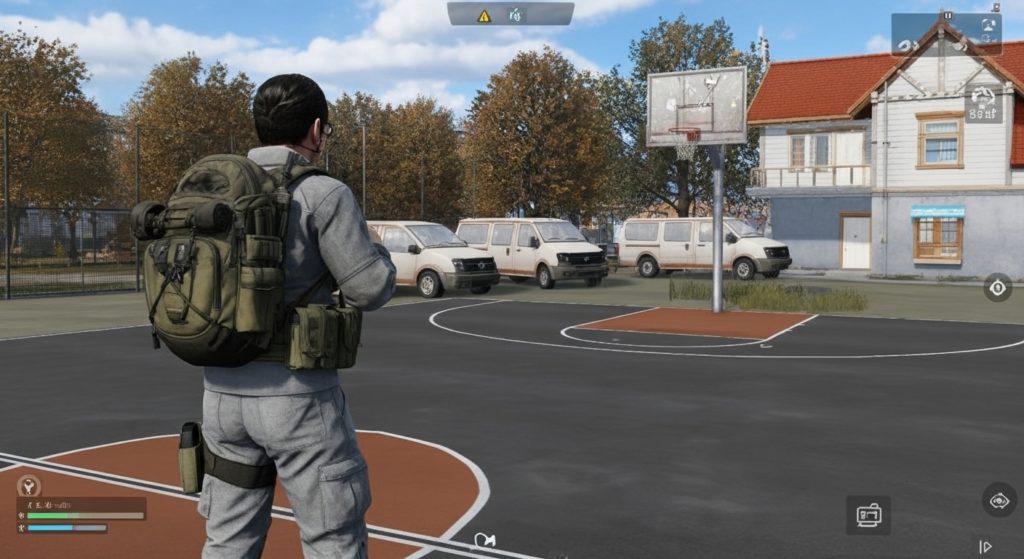Tap the skip-forward arrow icon
Image resolution: width=1024 pixels, height=559 pixels.
[985, 547]
